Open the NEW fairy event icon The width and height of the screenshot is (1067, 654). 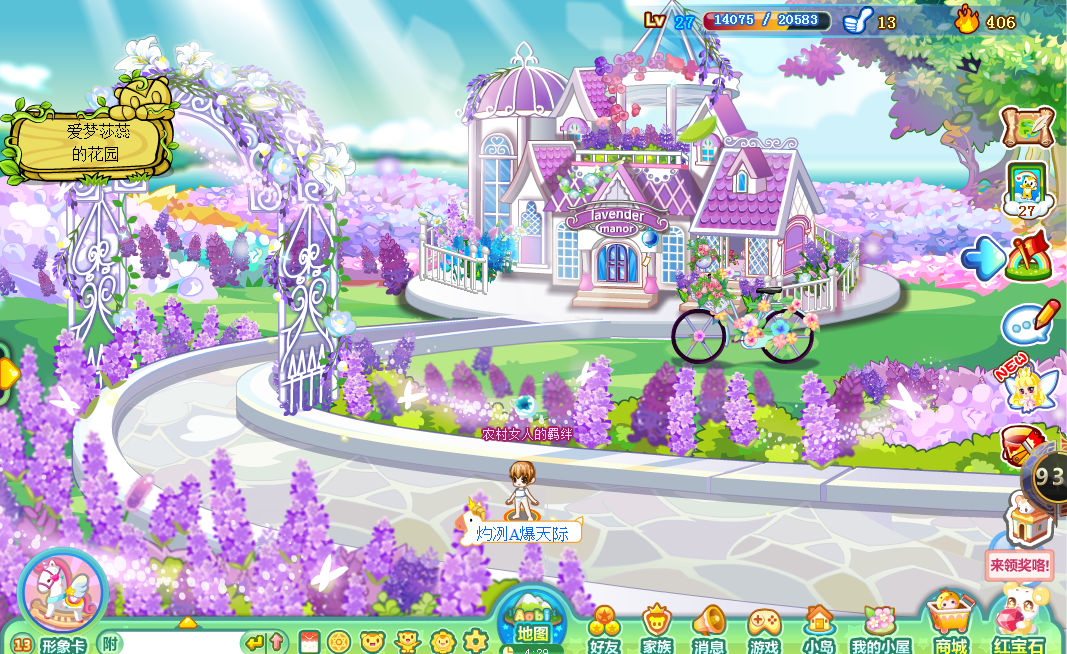(1026, 388)
